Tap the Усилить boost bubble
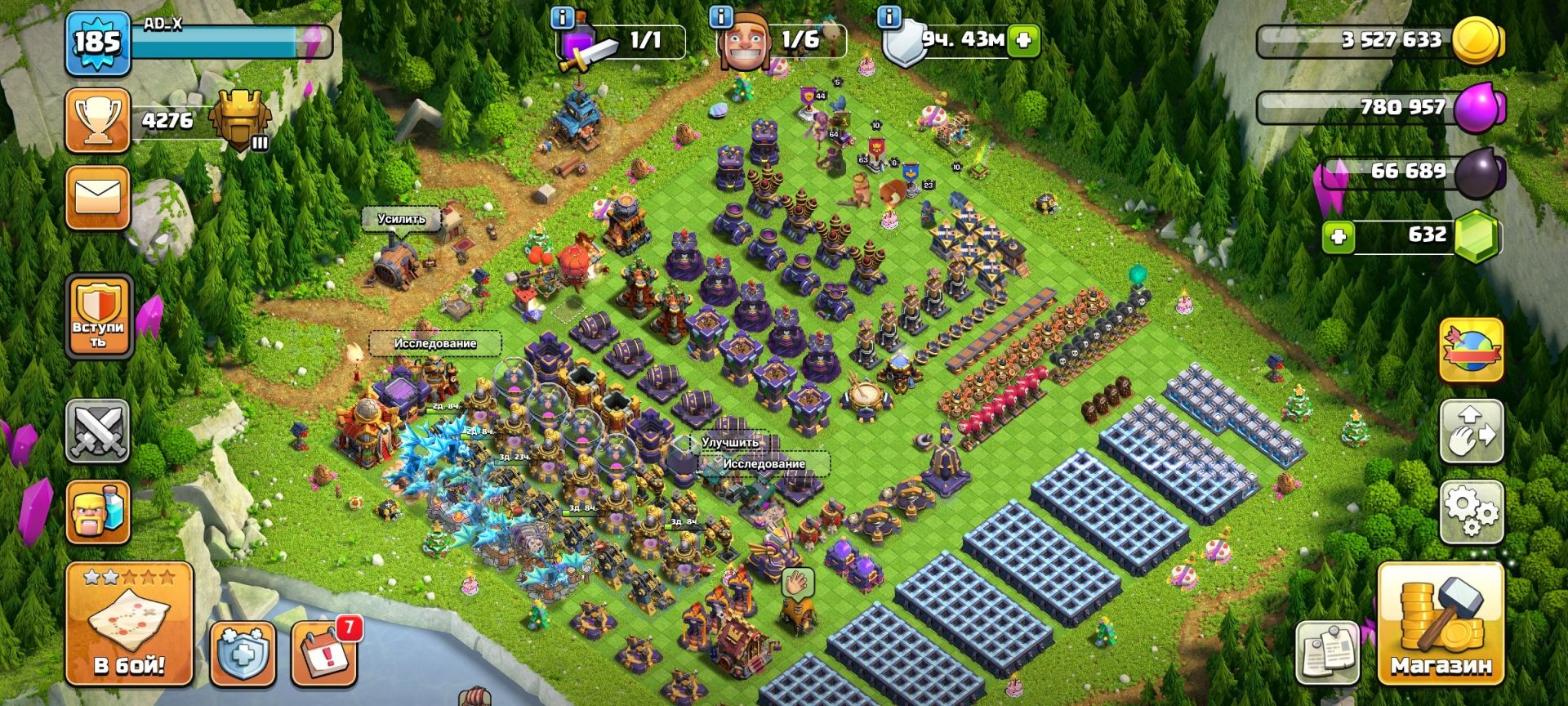 pos(402,220)
